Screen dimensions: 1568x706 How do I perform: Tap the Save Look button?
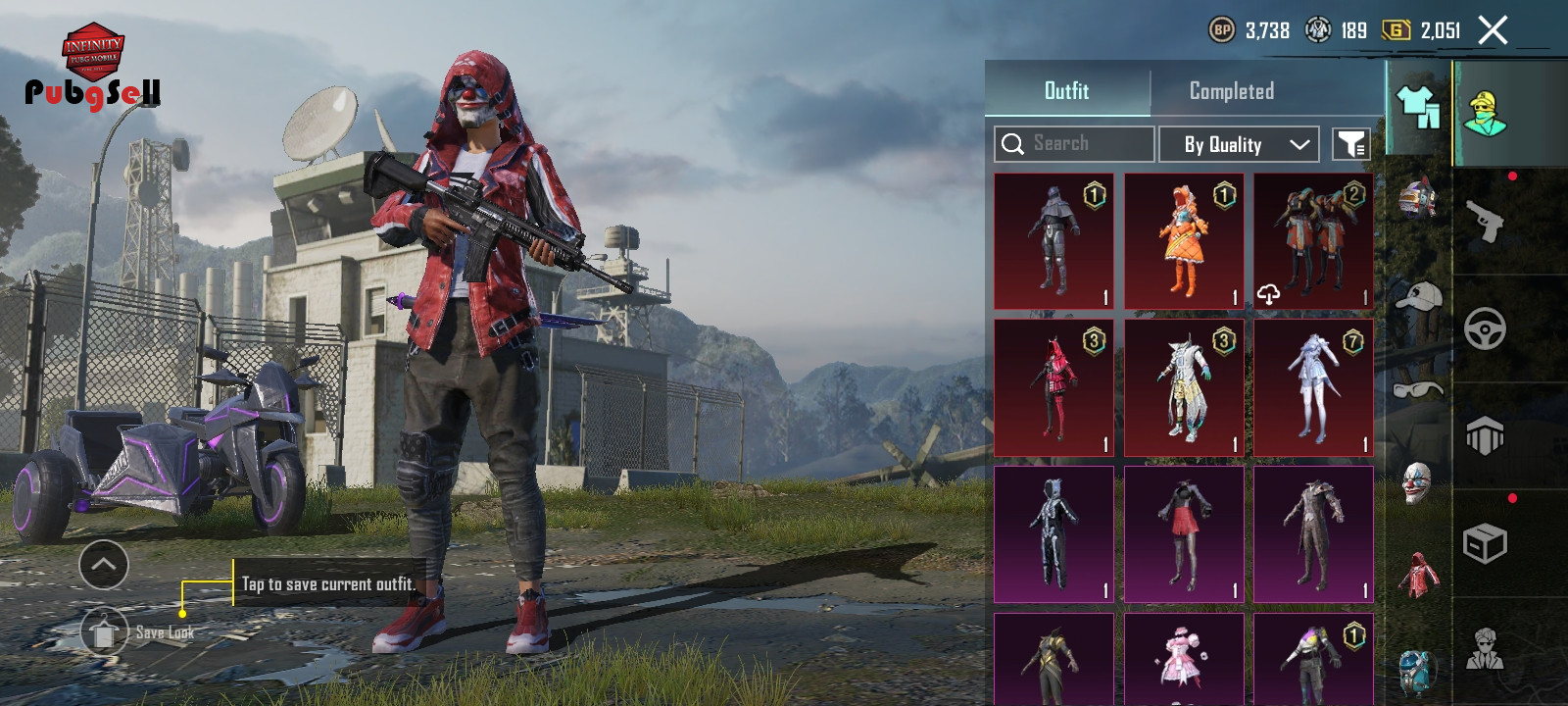click(104, 630)
